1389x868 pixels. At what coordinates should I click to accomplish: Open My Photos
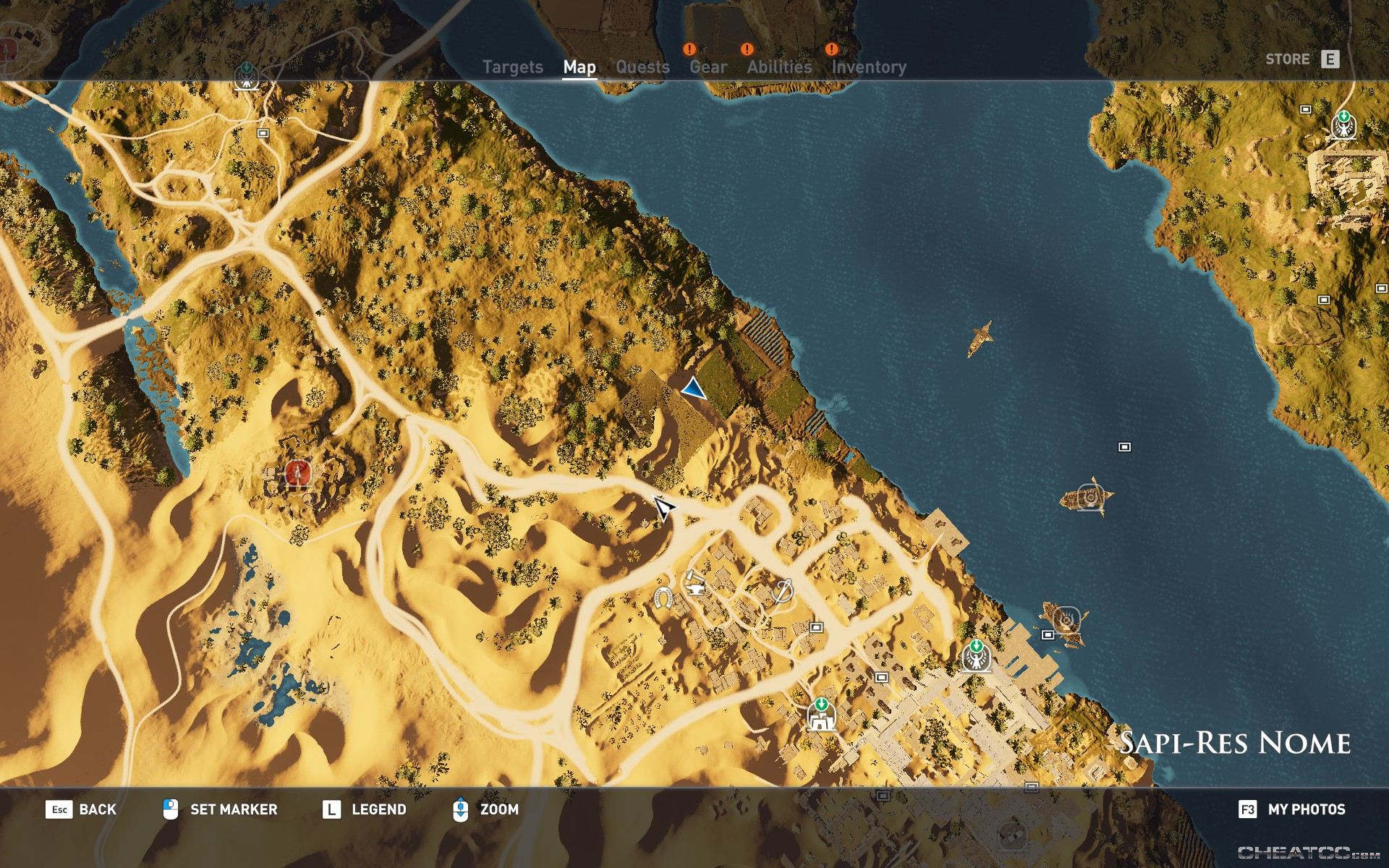point(1292,809)
